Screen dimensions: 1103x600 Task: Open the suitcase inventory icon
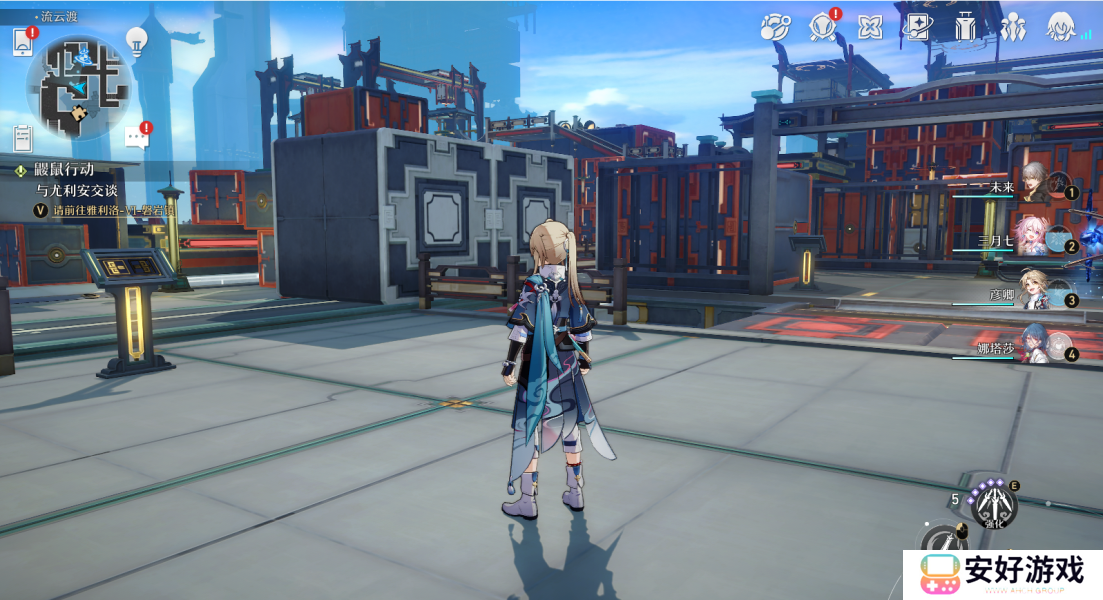[x=965, y=27]
